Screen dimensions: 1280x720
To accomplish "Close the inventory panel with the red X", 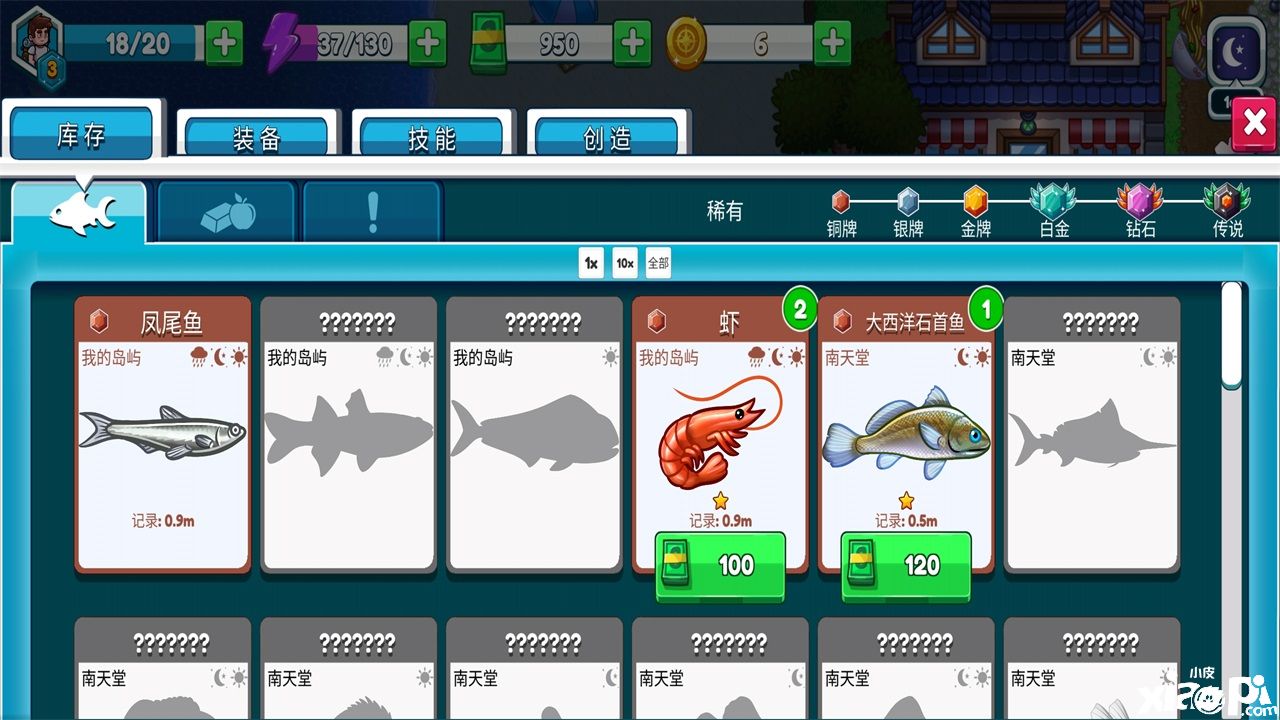I will pos(1254,123).
